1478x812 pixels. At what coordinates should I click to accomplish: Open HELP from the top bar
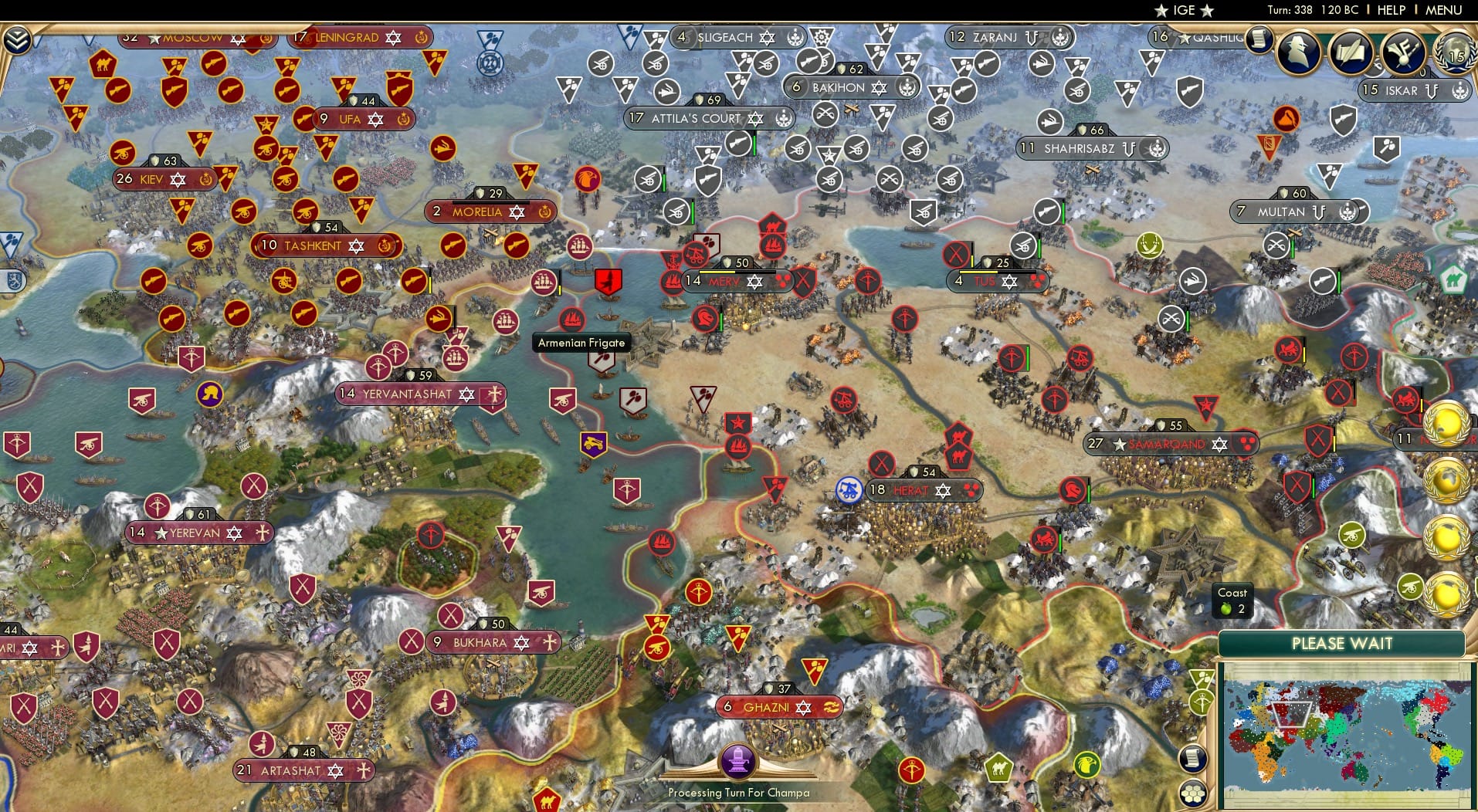[x=1391, y=10]
